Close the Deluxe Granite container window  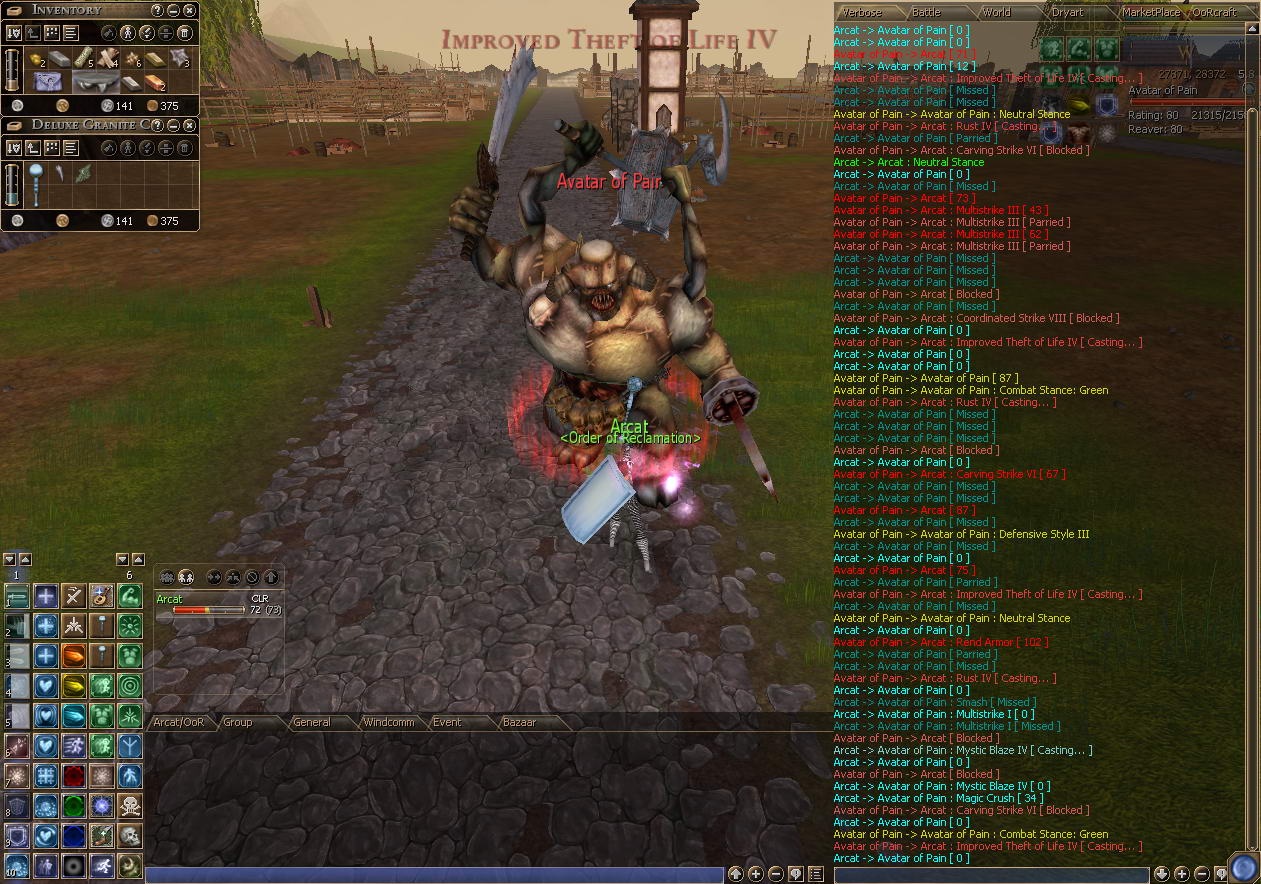189,125
